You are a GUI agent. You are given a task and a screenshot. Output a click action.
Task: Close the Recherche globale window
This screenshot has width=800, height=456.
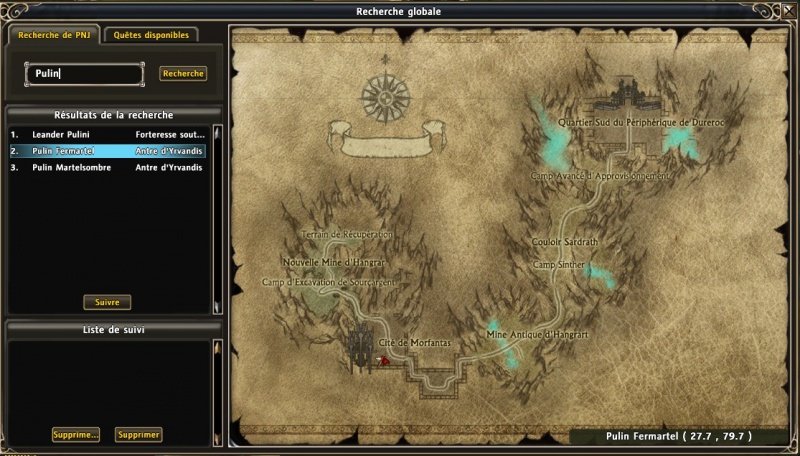787,11
